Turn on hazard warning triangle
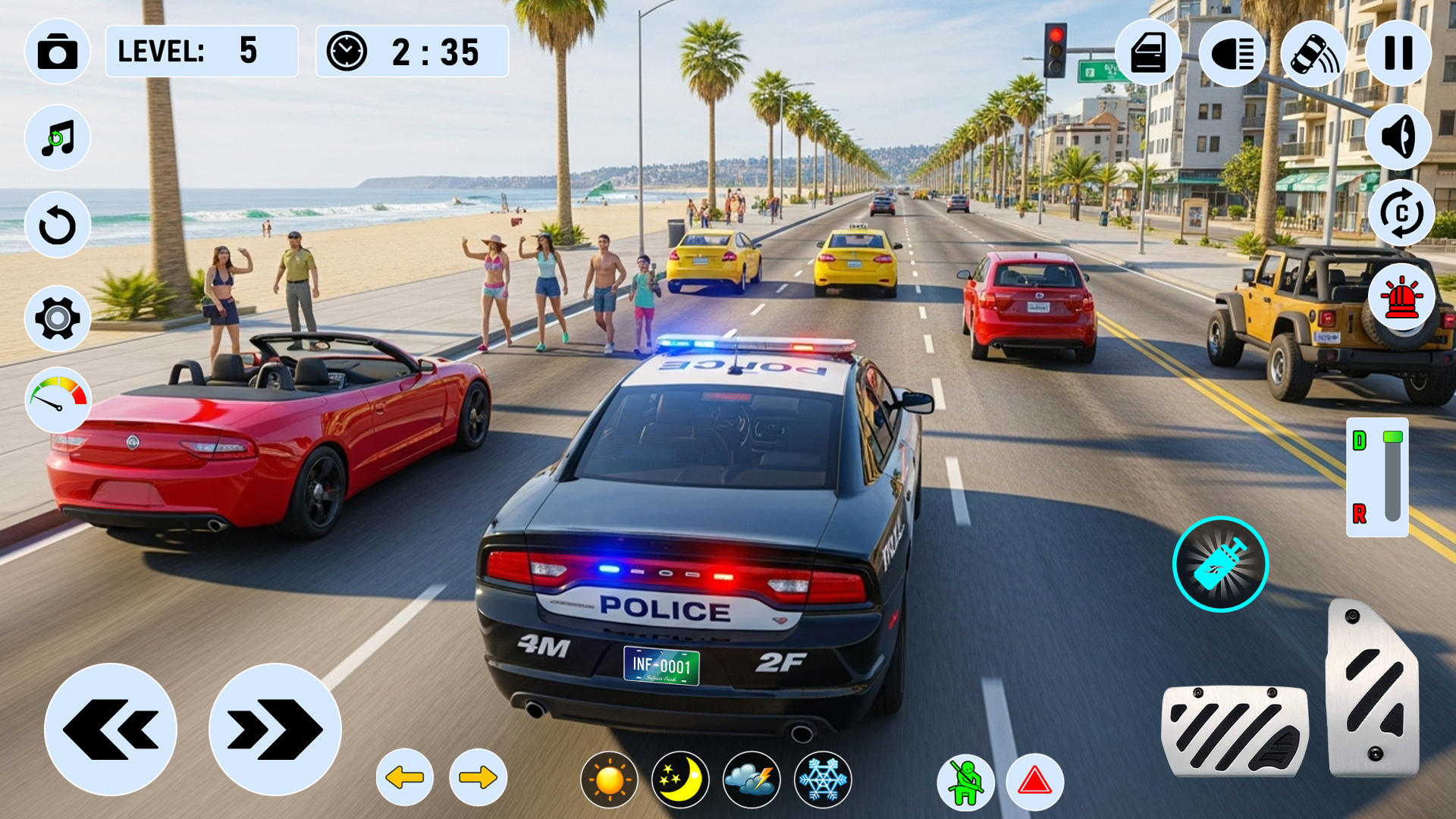 tap(1035, 781)
